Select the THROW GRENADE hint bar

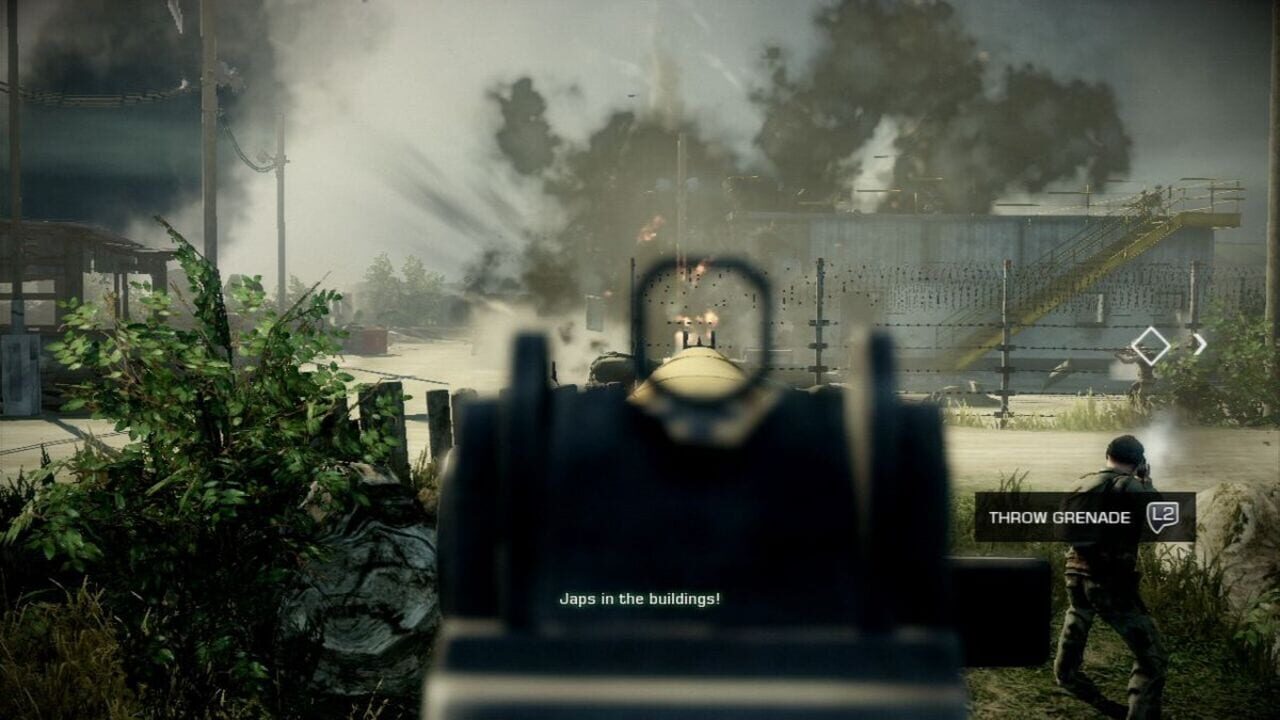(1060, 518)
